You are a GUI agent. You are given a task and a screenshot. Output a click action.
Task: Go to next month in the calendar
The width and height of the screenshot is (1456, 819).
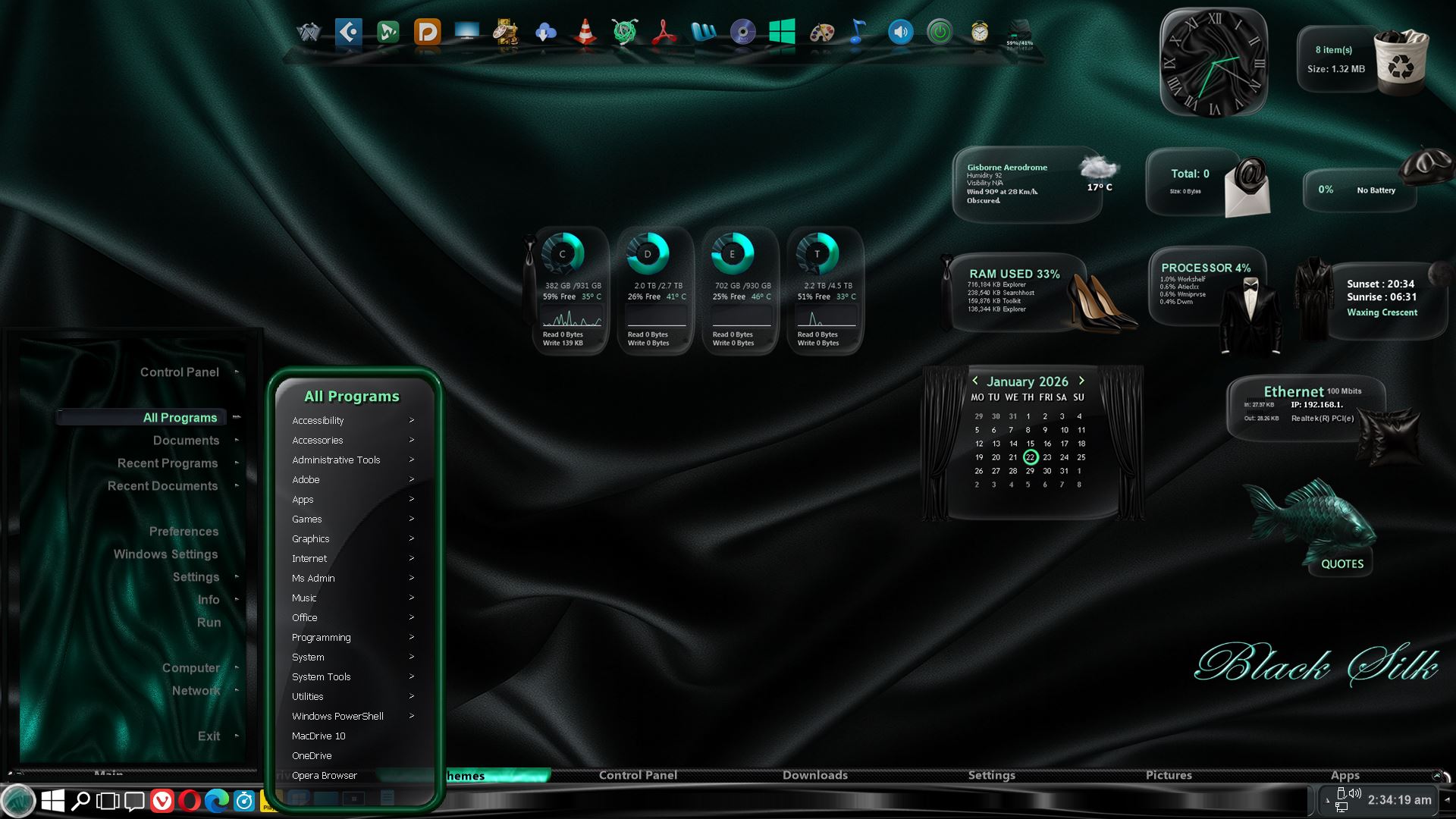(x=1081, y=381)
